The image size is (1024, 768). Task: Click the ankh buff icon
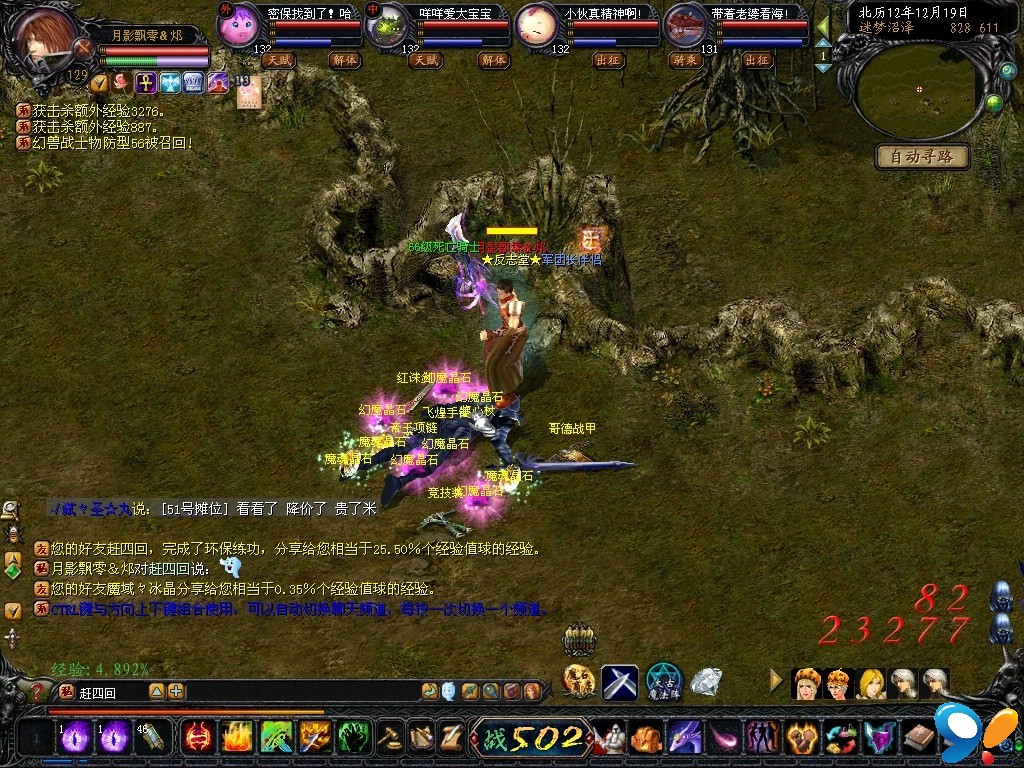146,83
